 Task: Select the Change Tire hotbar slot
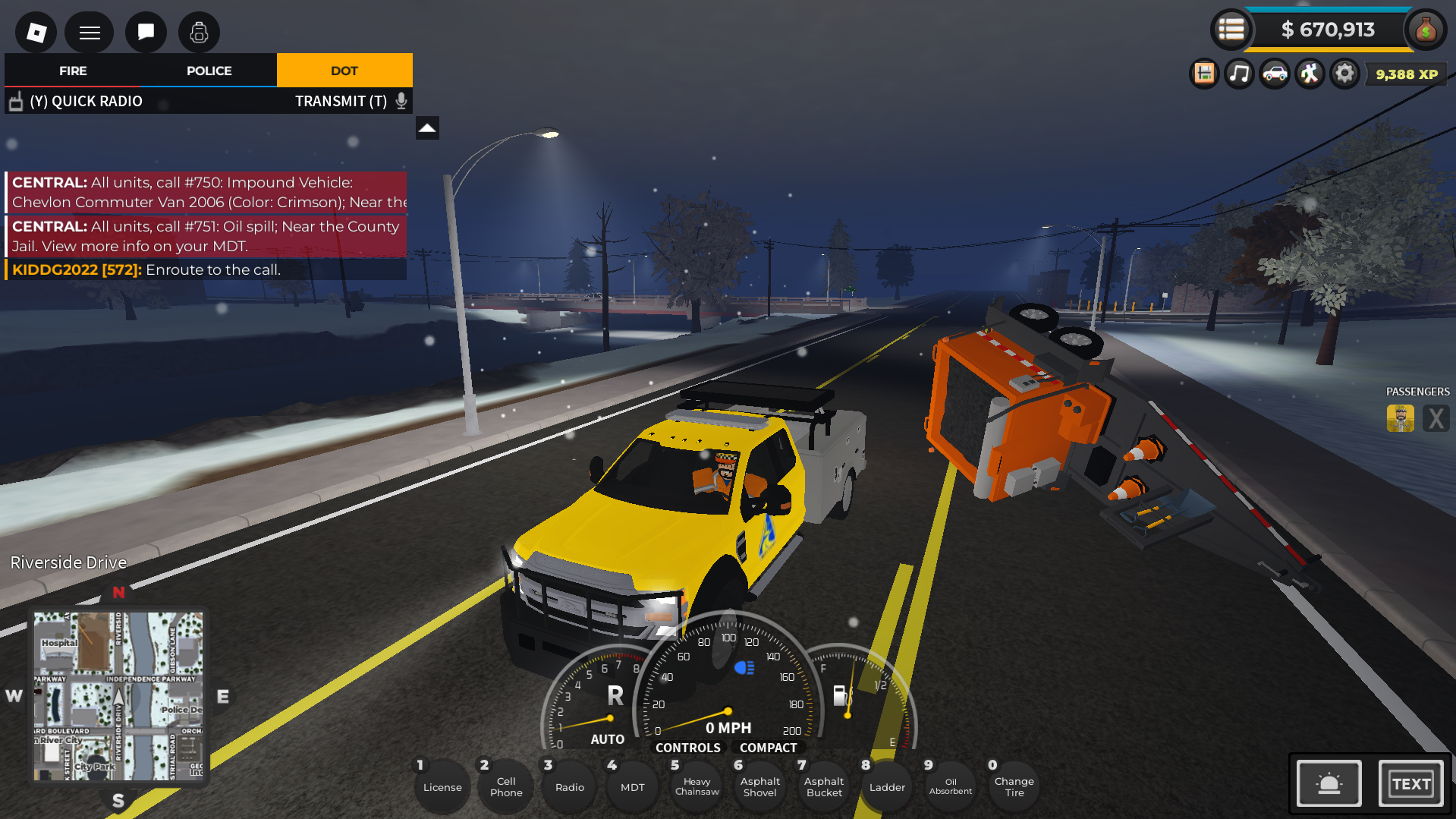tap(1014, 786)
